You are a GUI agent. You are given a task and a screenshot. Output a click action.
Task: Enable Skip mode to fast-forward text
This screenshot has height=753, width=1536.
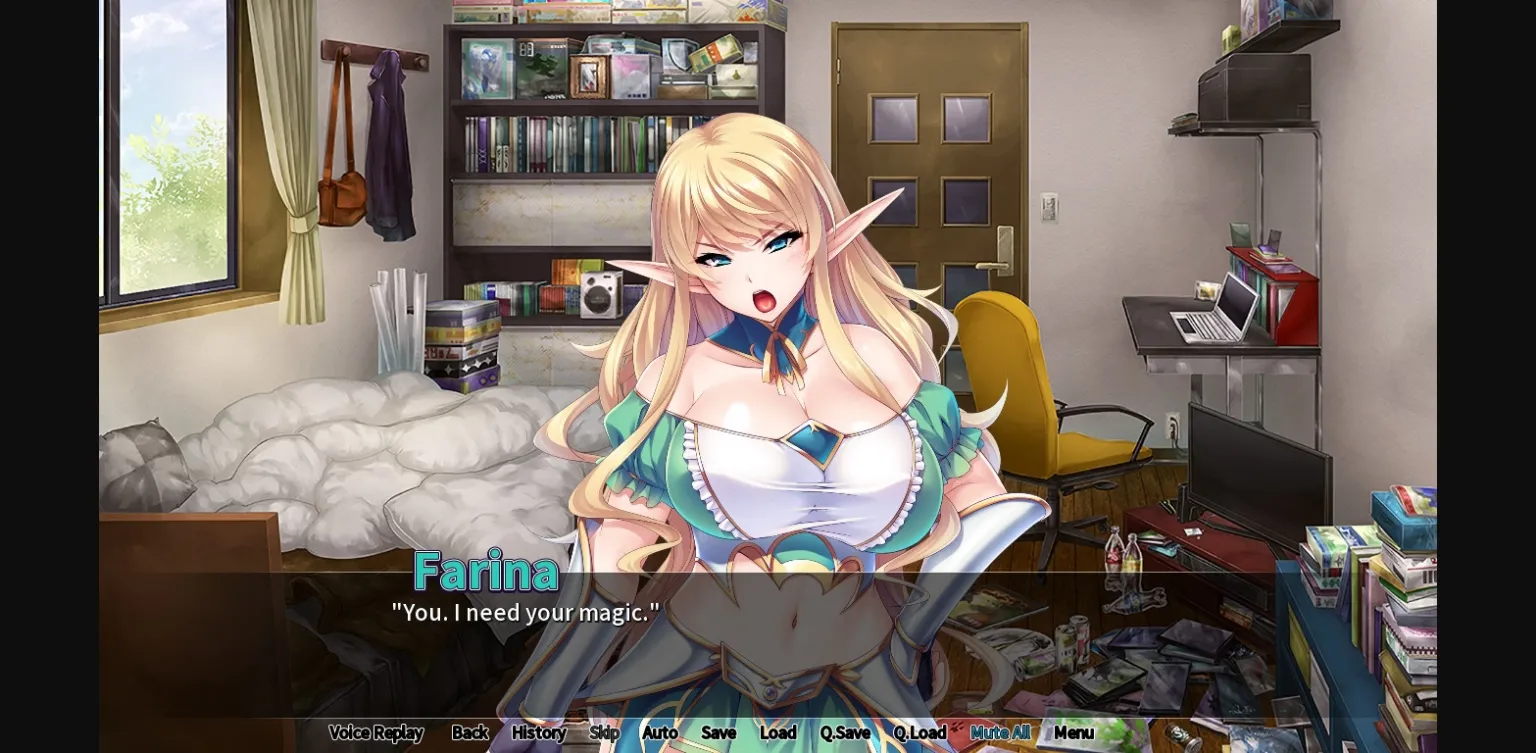[x=606, y=733]
